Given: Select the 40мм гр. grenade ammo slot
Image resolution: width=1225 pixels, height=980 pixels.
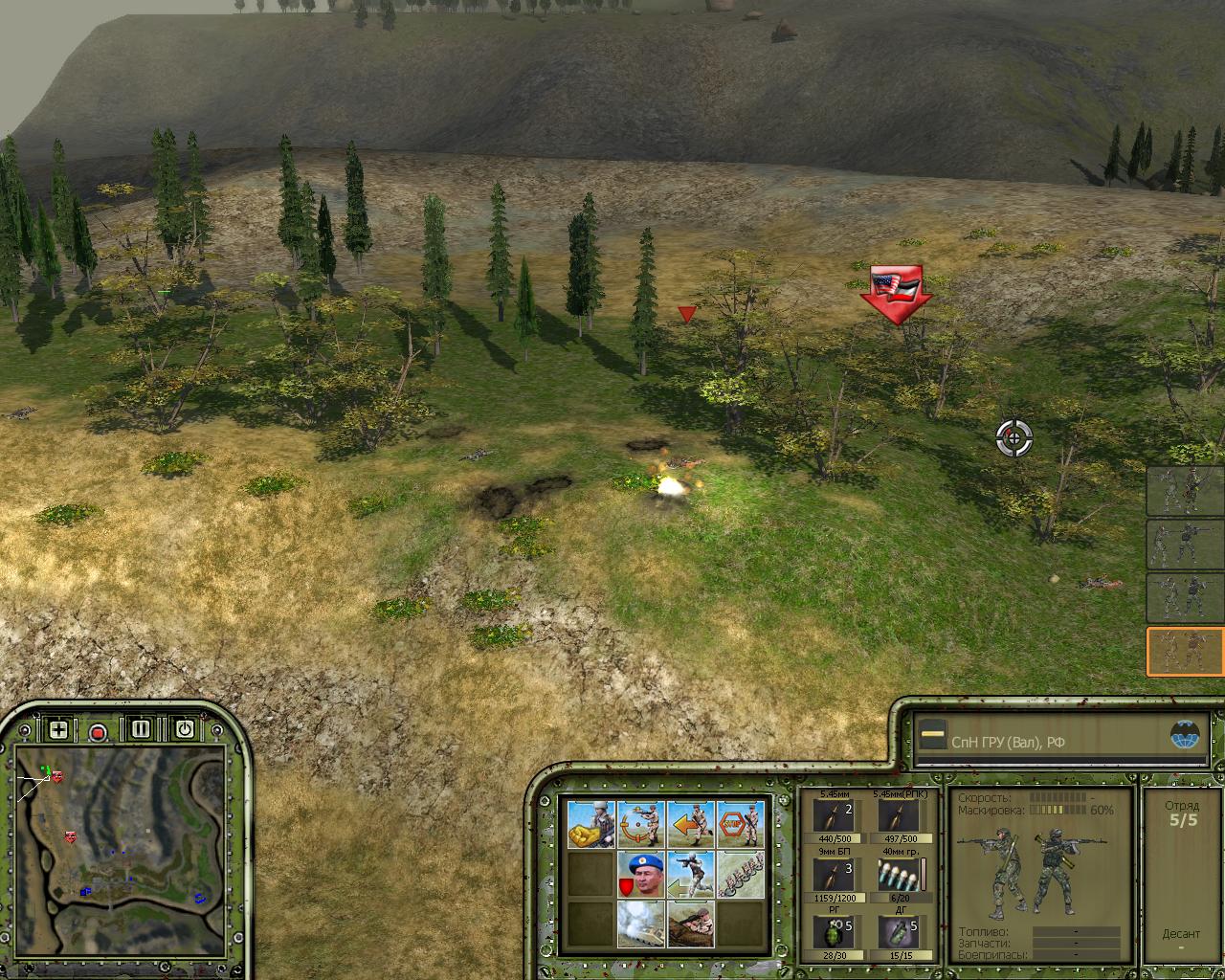Looking at the screenshot, I should pos(898,875).
